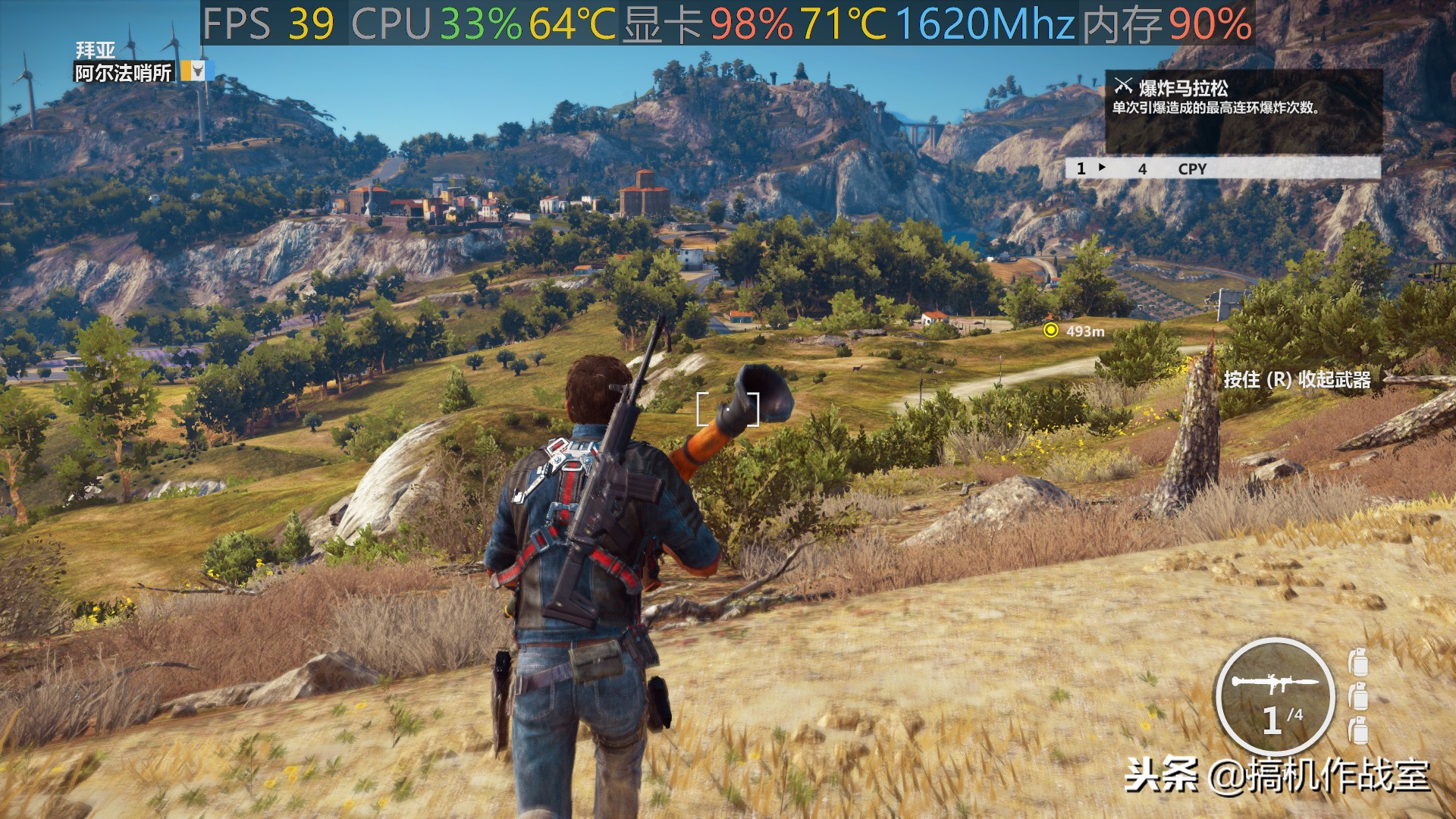Screen dimensions: 1456x819
Task: Click the center crosshair reticle
Action: point(729,409)
